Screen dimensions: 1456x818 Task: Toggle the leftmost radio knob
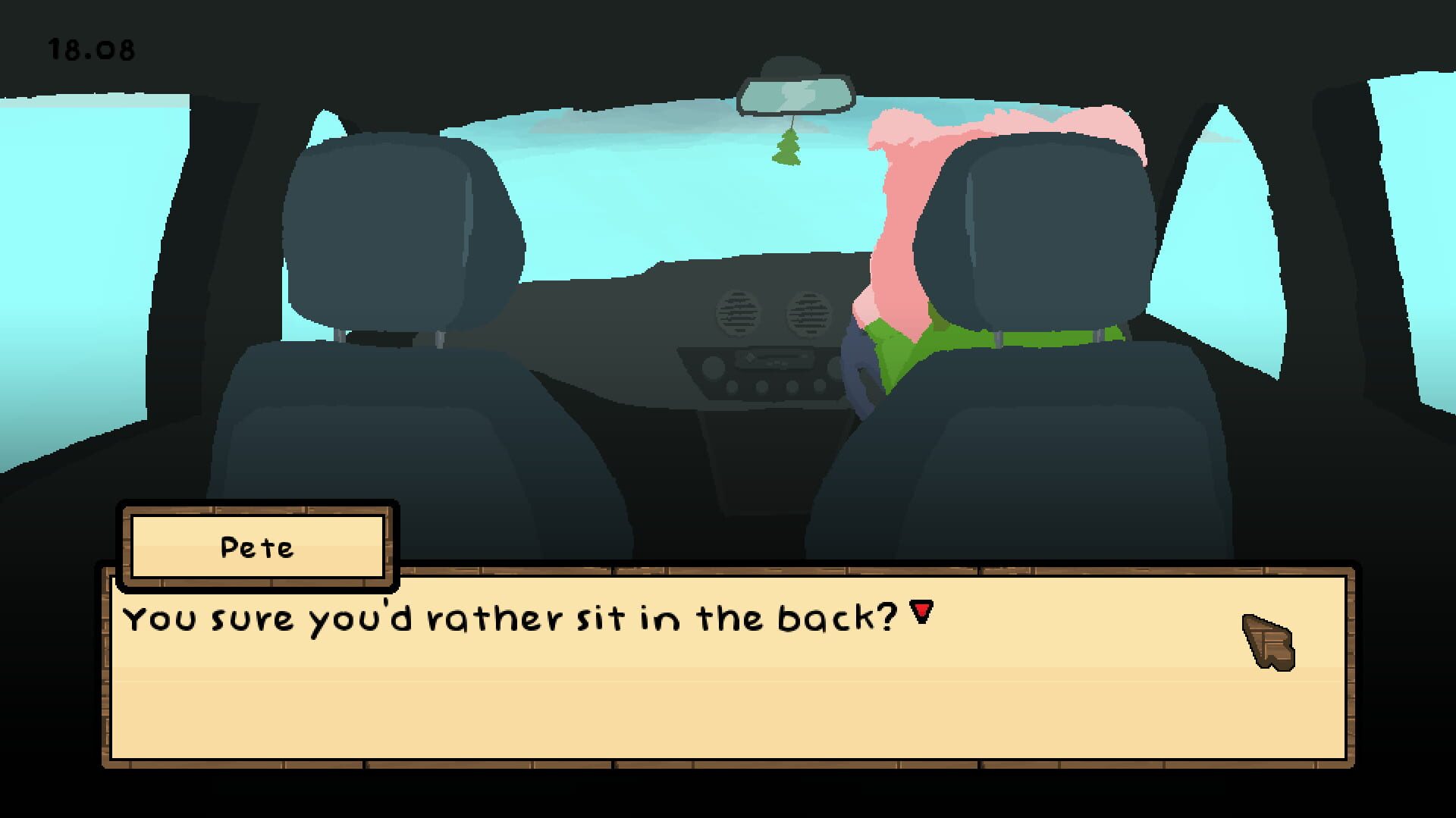click(712, 367)
